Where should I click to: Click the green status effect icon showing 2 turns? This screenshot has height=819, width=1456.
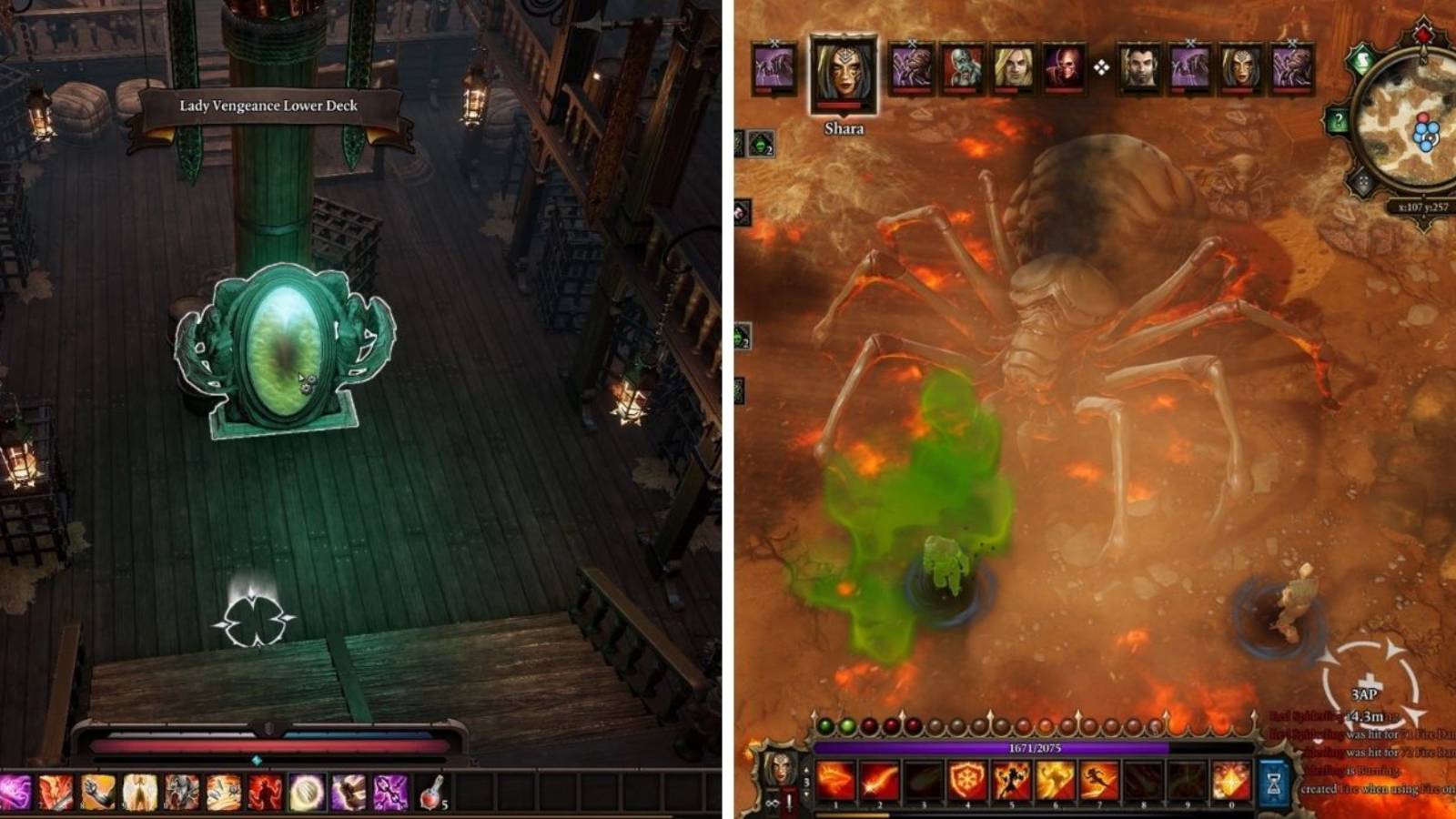[x=760, y=144]
